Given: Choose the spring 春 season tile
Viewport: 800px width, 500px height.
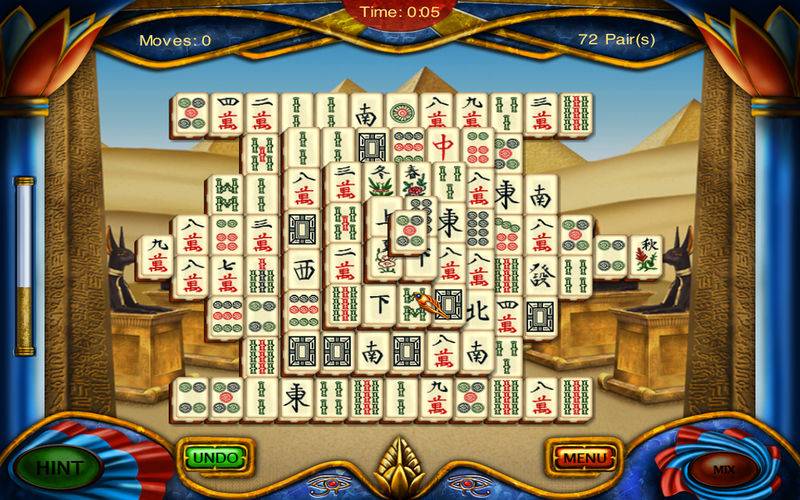Looking at the screenshot, I should tap(412, 184).
